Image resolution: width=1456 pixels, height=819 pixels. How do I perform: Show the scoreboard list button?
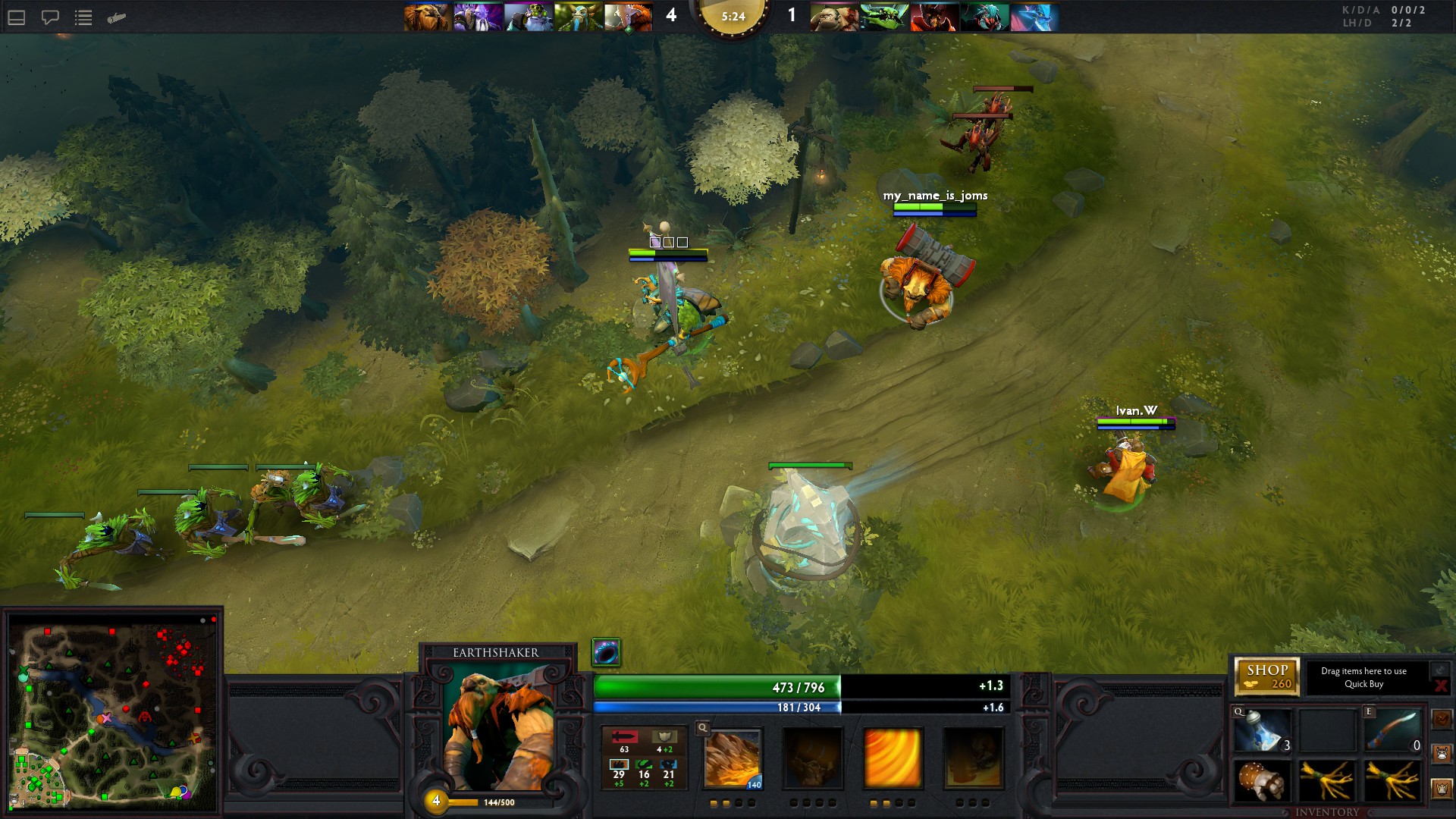click(83, 17)
